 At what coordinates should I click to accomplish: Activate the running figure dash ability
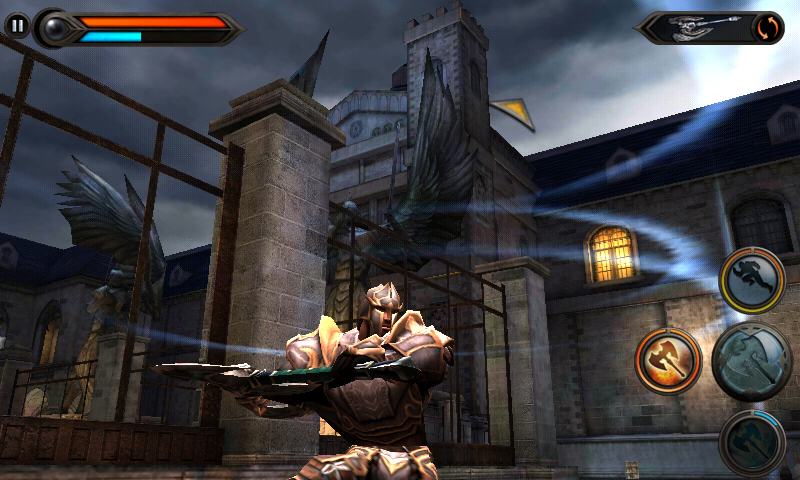coord(751,281)
